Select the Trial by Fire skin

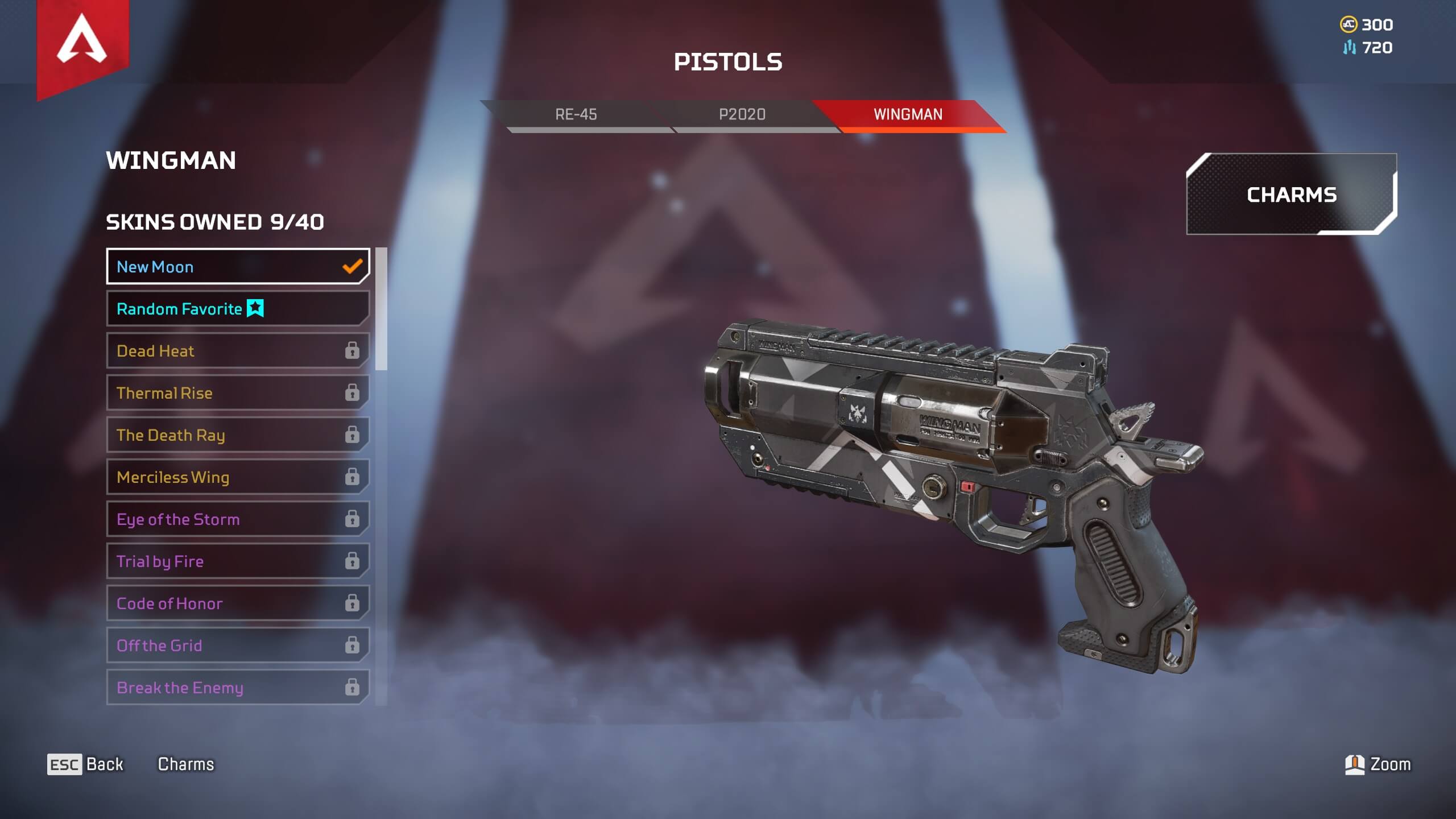238,561
